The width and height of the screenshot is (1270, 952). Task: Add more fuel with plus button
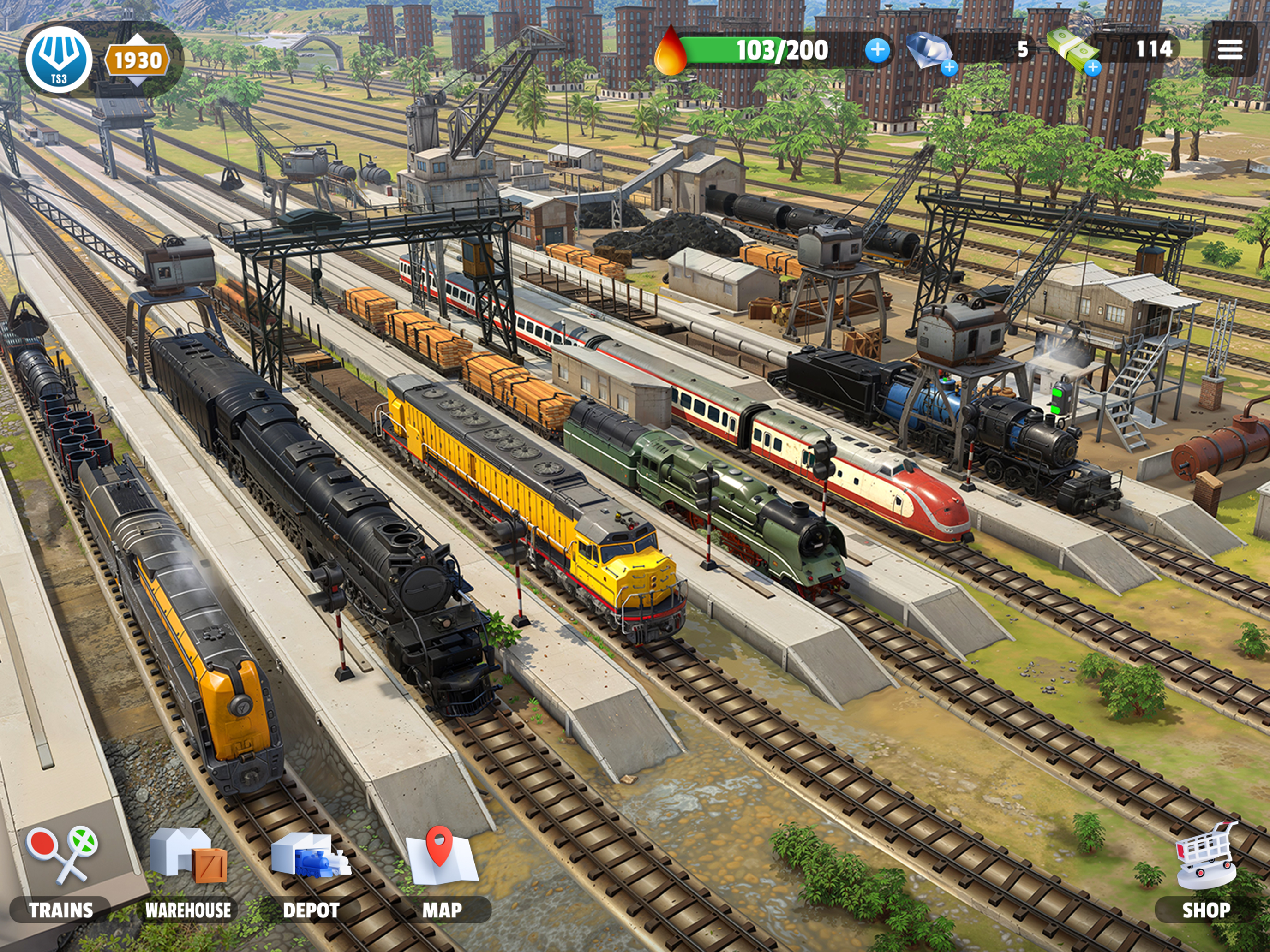877,50
